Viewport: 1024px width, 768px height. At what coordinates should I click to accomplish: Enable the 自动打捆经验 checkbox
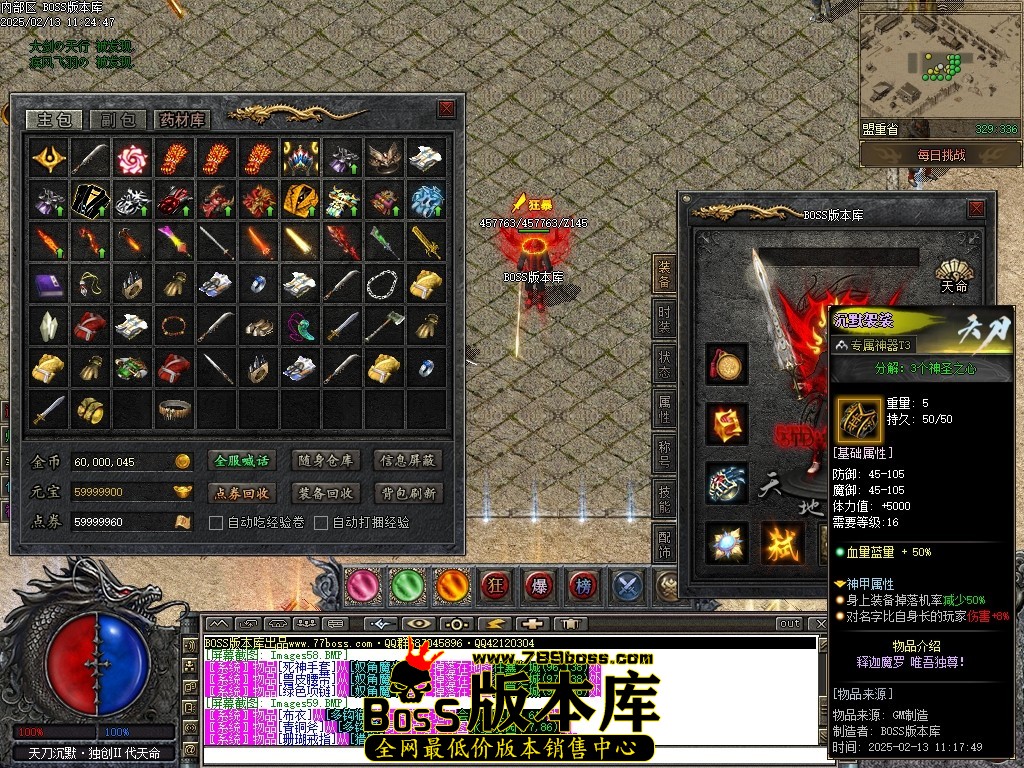pyautogui.click(x=321, y=522)
